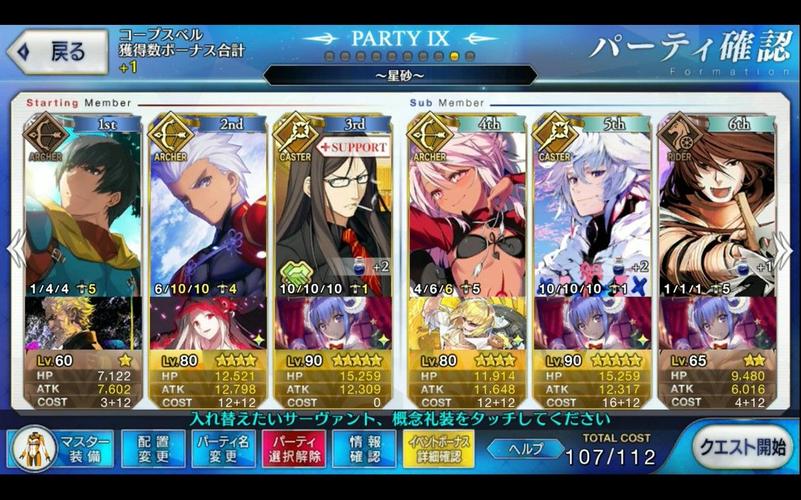Select 配置変更 to rearrange members
The height and width of the screenshot is (500, 801).
point(153,448)
